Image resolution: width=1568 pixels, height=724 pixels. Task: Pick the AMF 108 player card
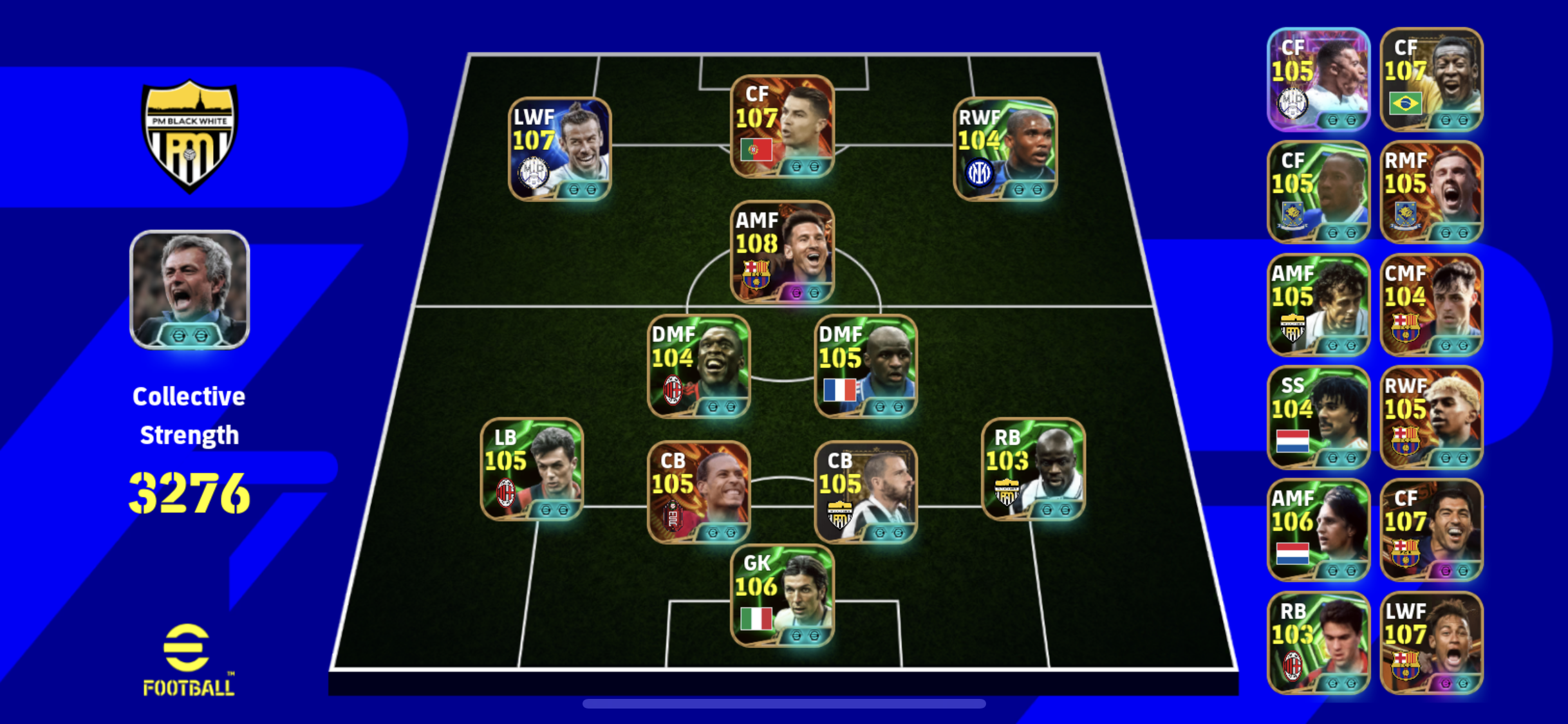click(x=782, y=252)
